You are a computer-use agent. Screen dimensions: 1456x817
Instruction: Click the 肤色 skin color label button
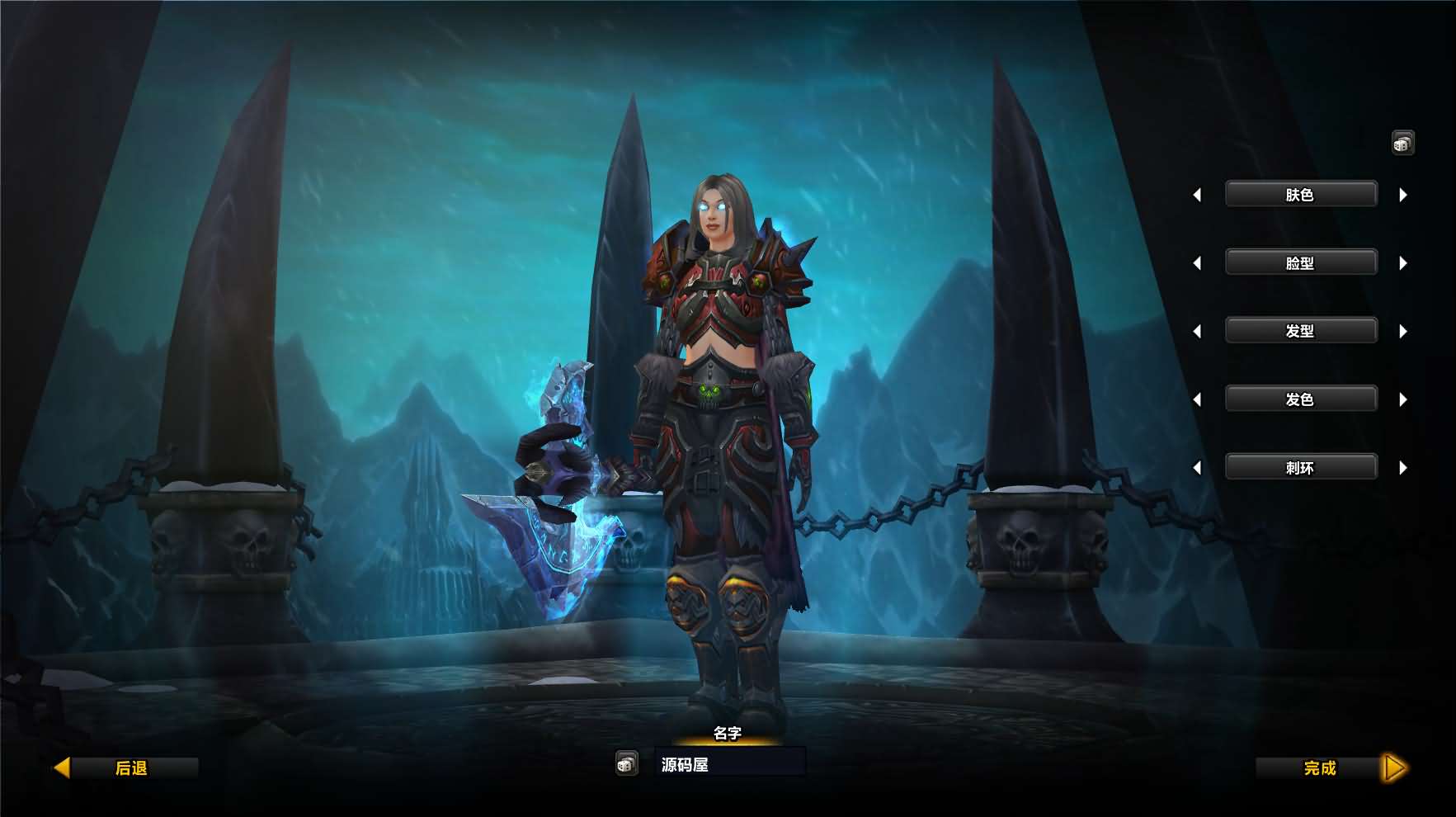1300,195
